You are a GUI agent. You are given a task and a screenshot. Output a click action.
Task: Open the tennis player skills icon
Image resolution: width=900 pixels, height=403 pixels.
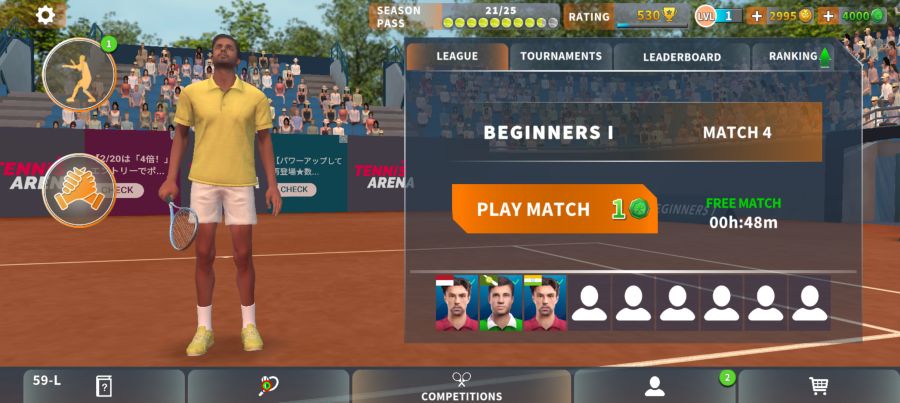pyautogui.click(x=79, y=75)
